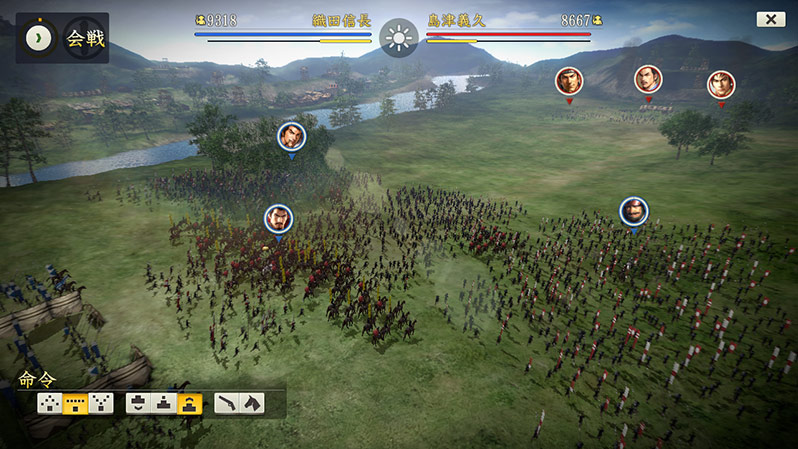The height and width of the screenshot is (449, 798).
Task: Order troops to fall back with down-arrow command
Action: tap(139, 403)
